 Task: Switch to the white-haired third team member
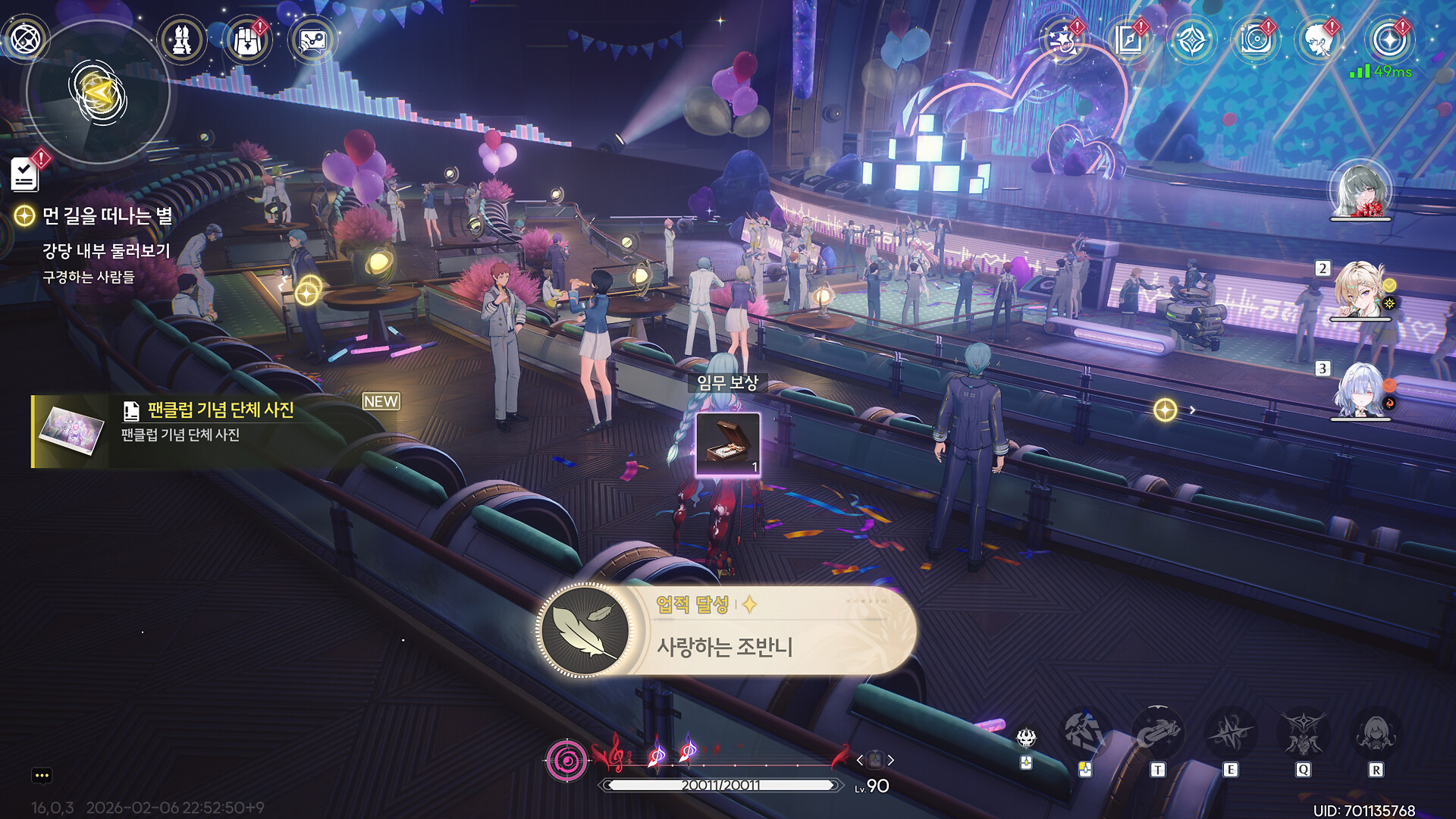pos(1360,391)
